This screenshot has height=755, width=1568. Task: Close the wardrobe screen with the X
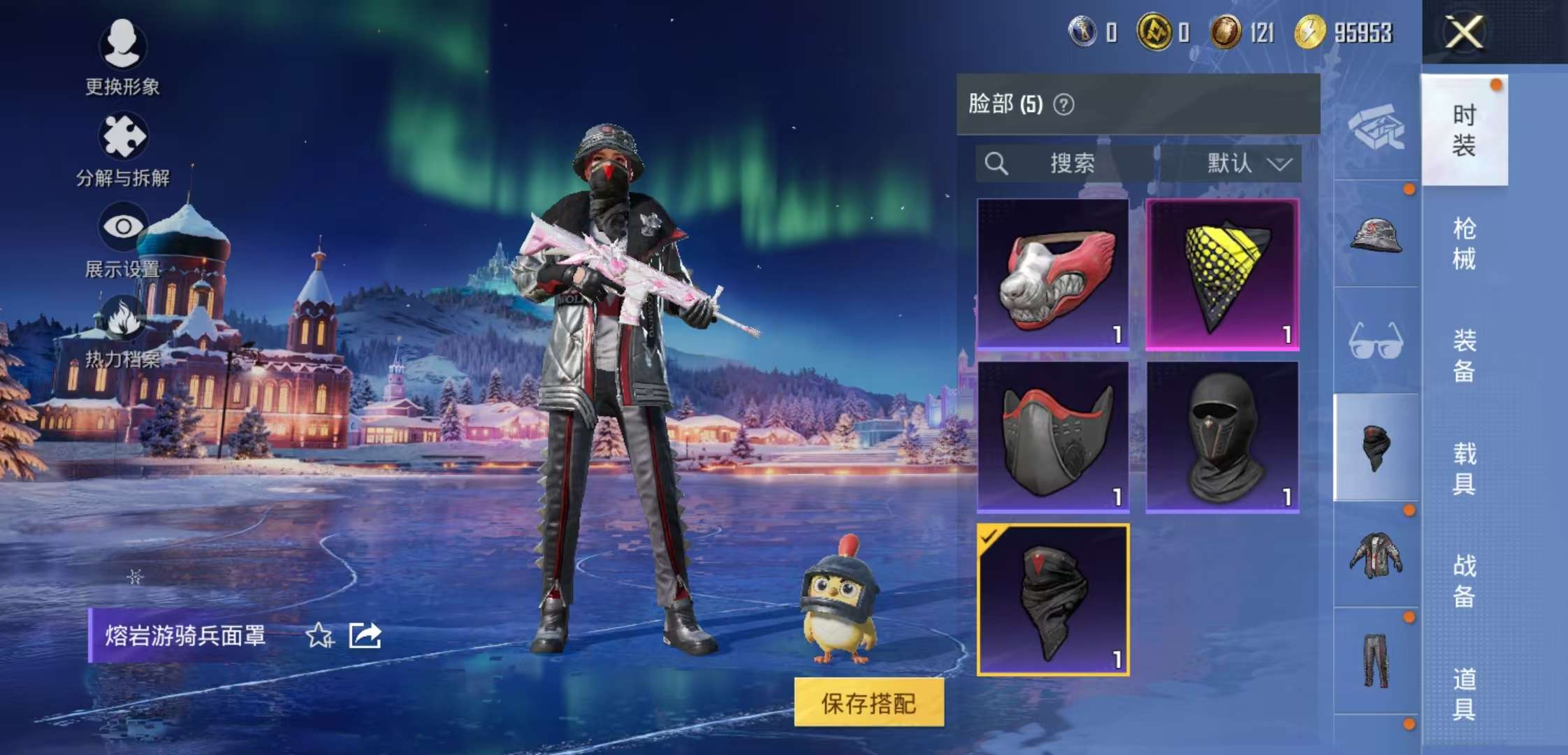click(x=1464, y=32)
